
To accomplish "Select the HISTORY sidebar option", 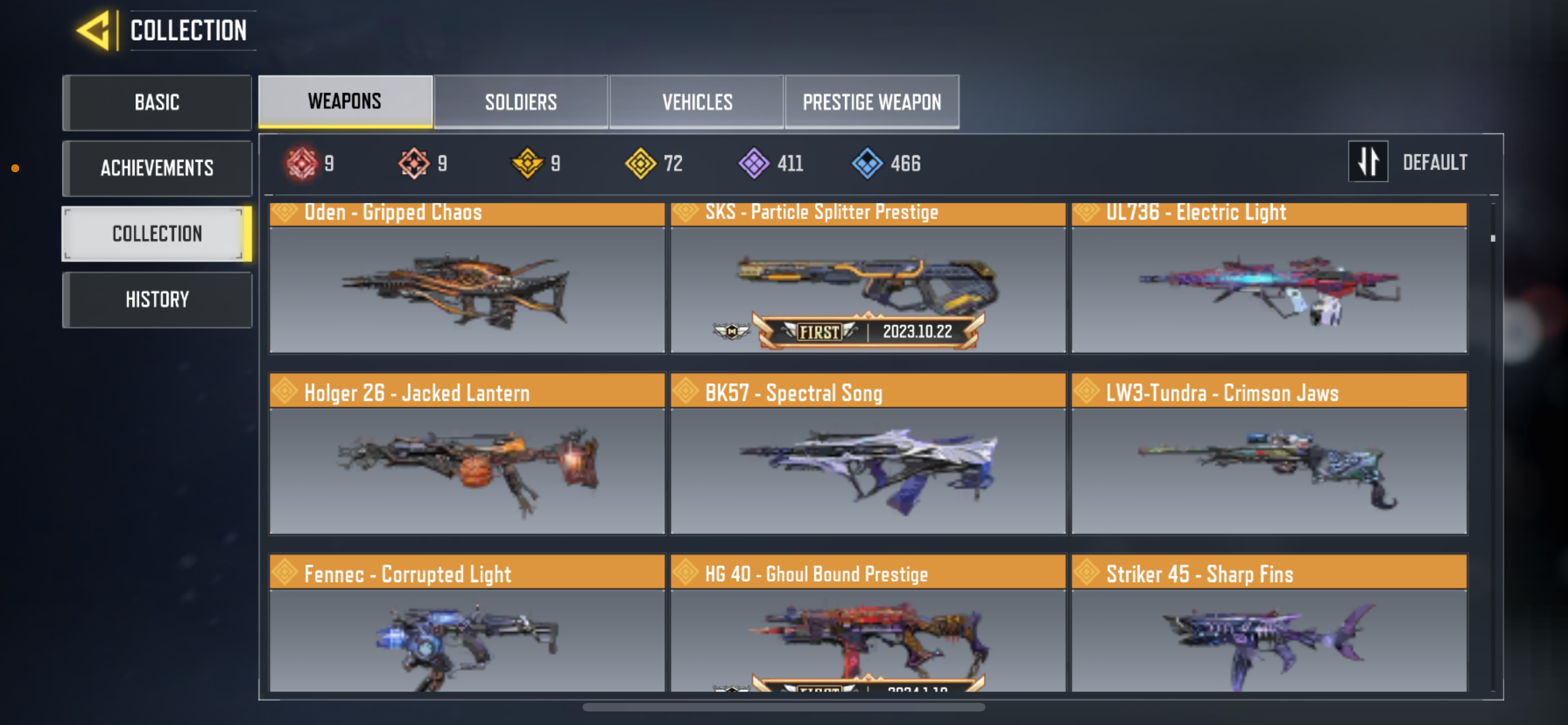I will (157, 299).
